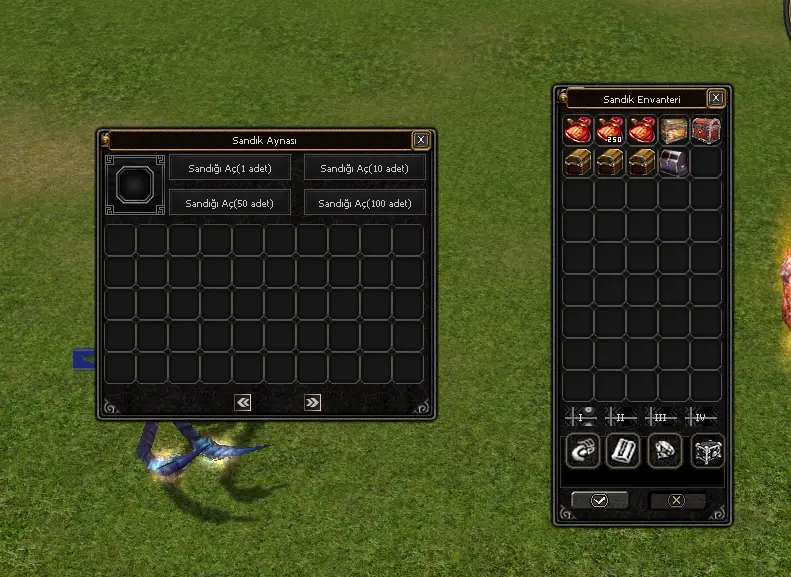This screenshot has height=577, width=791.
Task: Select the red pouch stack marked 250
Action: [x=610, y=130]
